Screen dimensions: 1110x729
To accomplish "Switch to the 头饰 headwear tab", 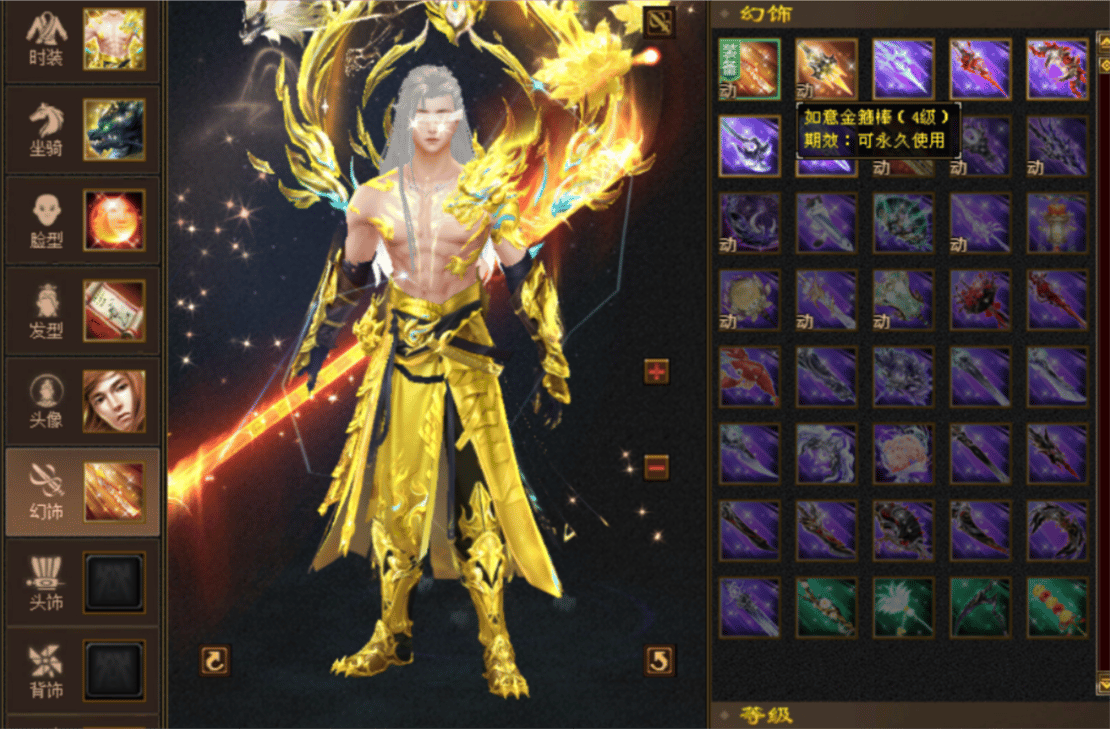I will pyautogui.click(x=82, y=582).
